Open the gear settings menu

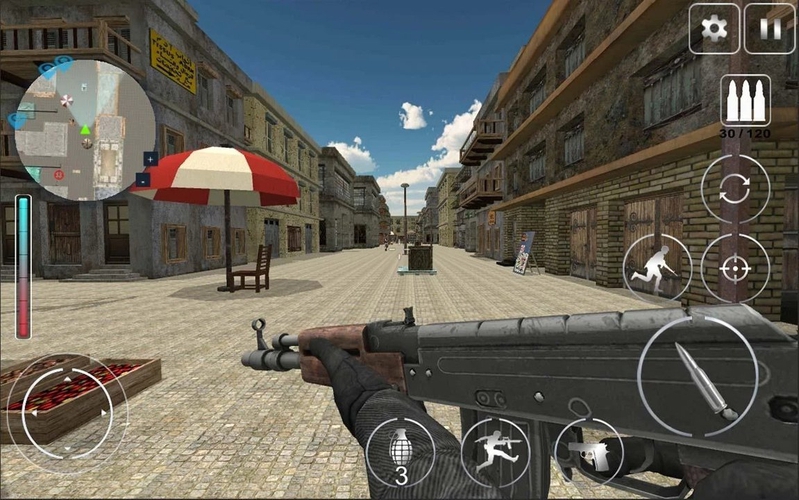click(714, 28)
